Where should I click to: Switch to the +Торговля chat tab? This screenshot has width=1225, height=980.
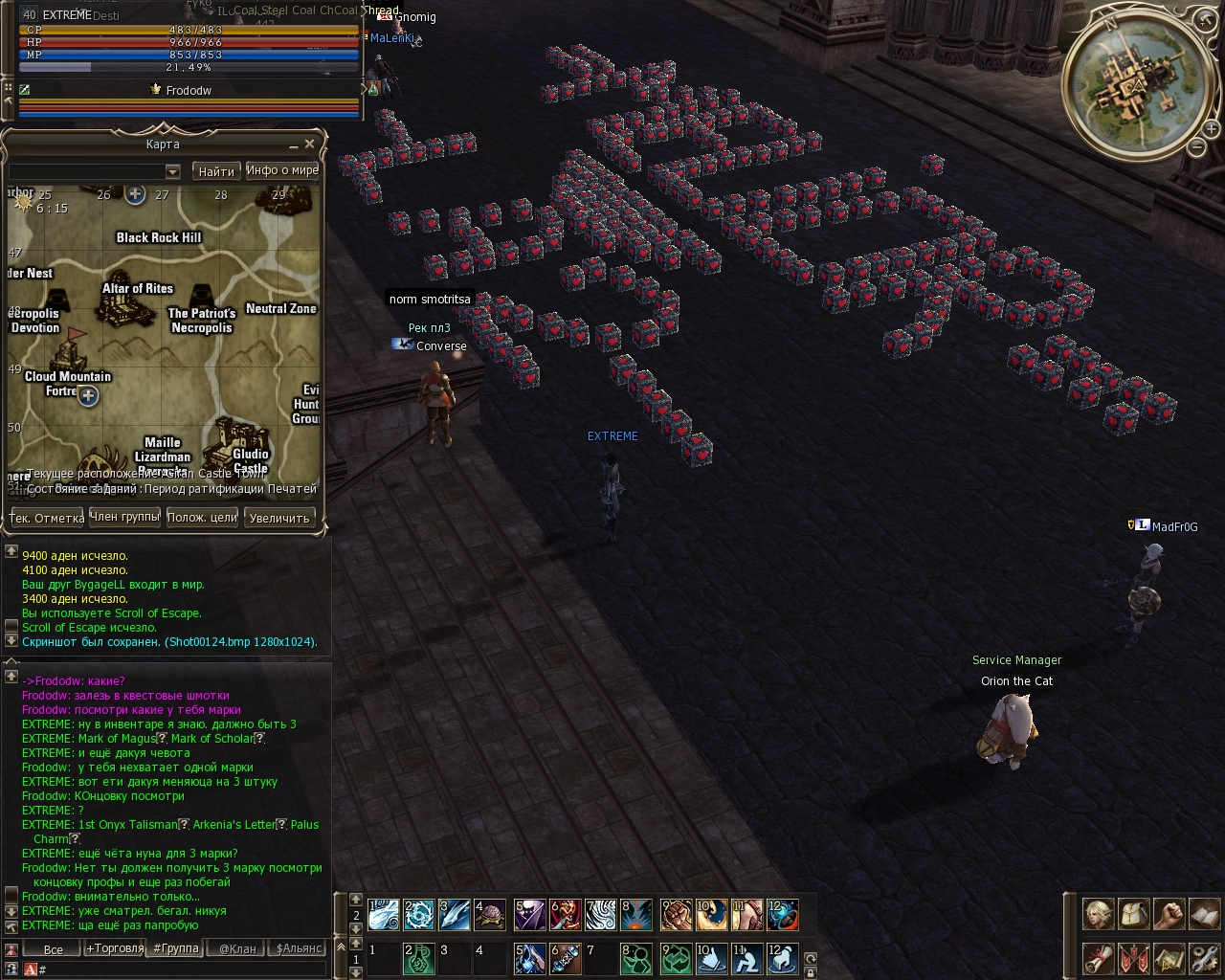click(115, 948)
